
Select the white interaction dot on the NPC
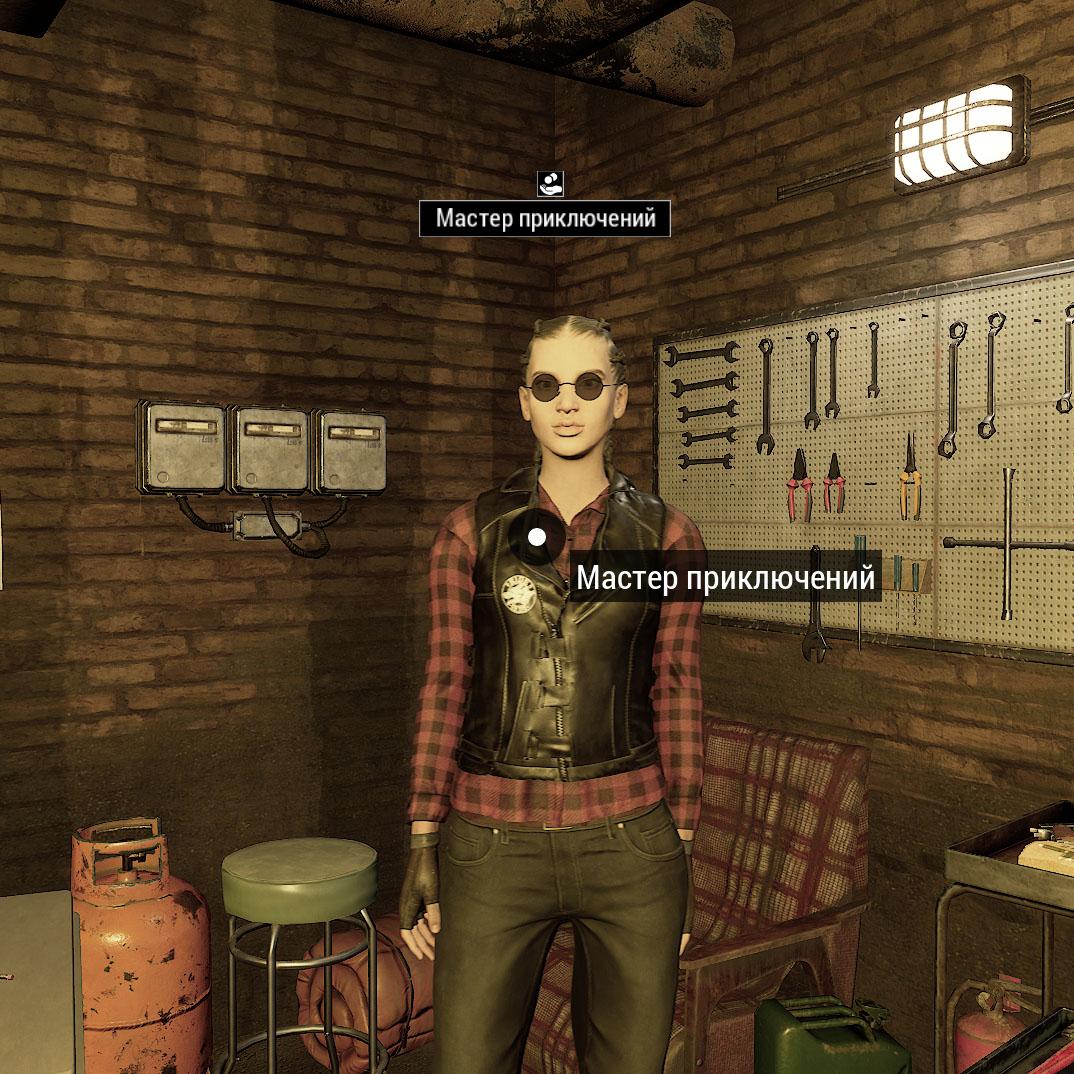point(537,537)
